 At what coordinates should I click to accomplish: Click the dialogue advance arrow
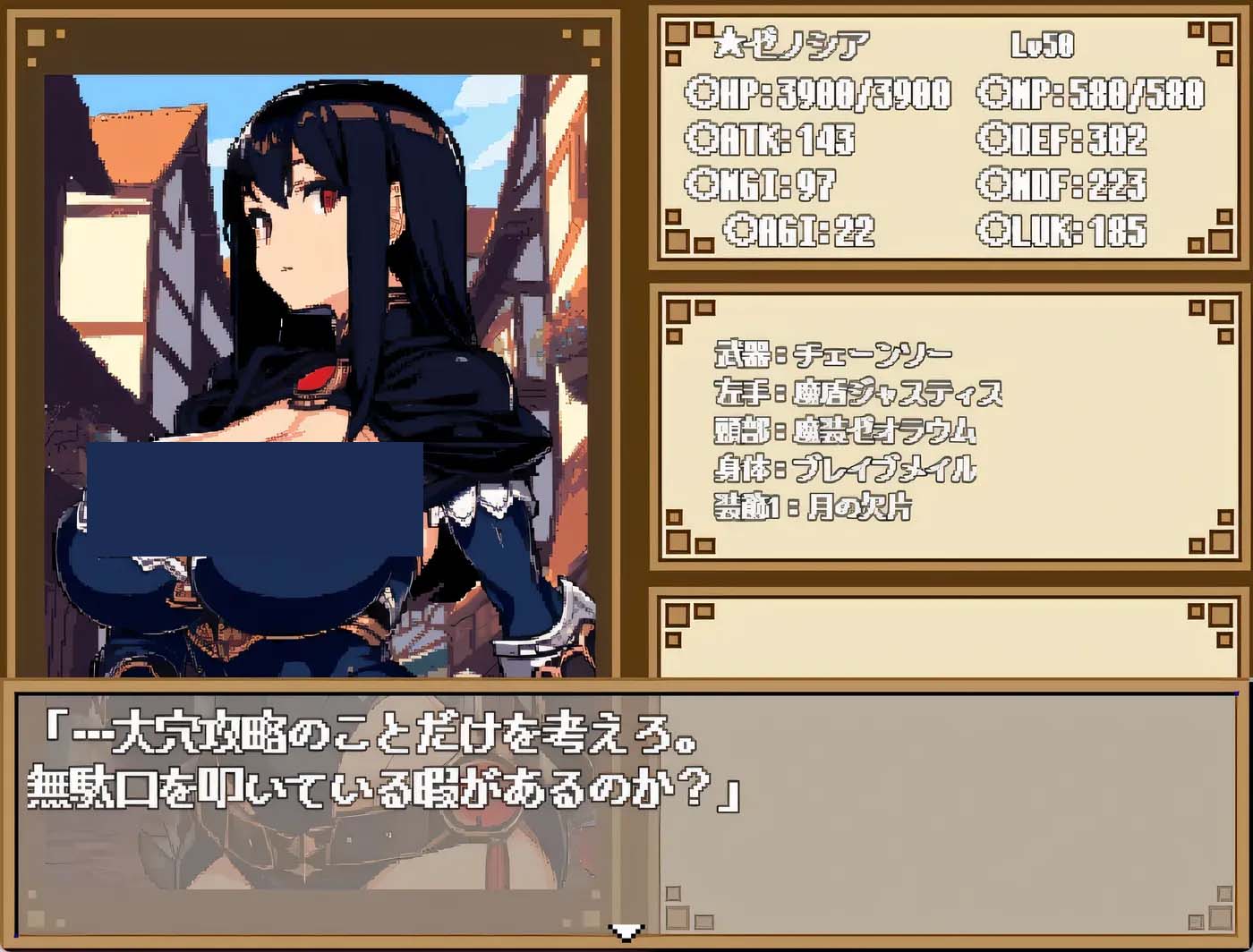click(x=626, y=932)
